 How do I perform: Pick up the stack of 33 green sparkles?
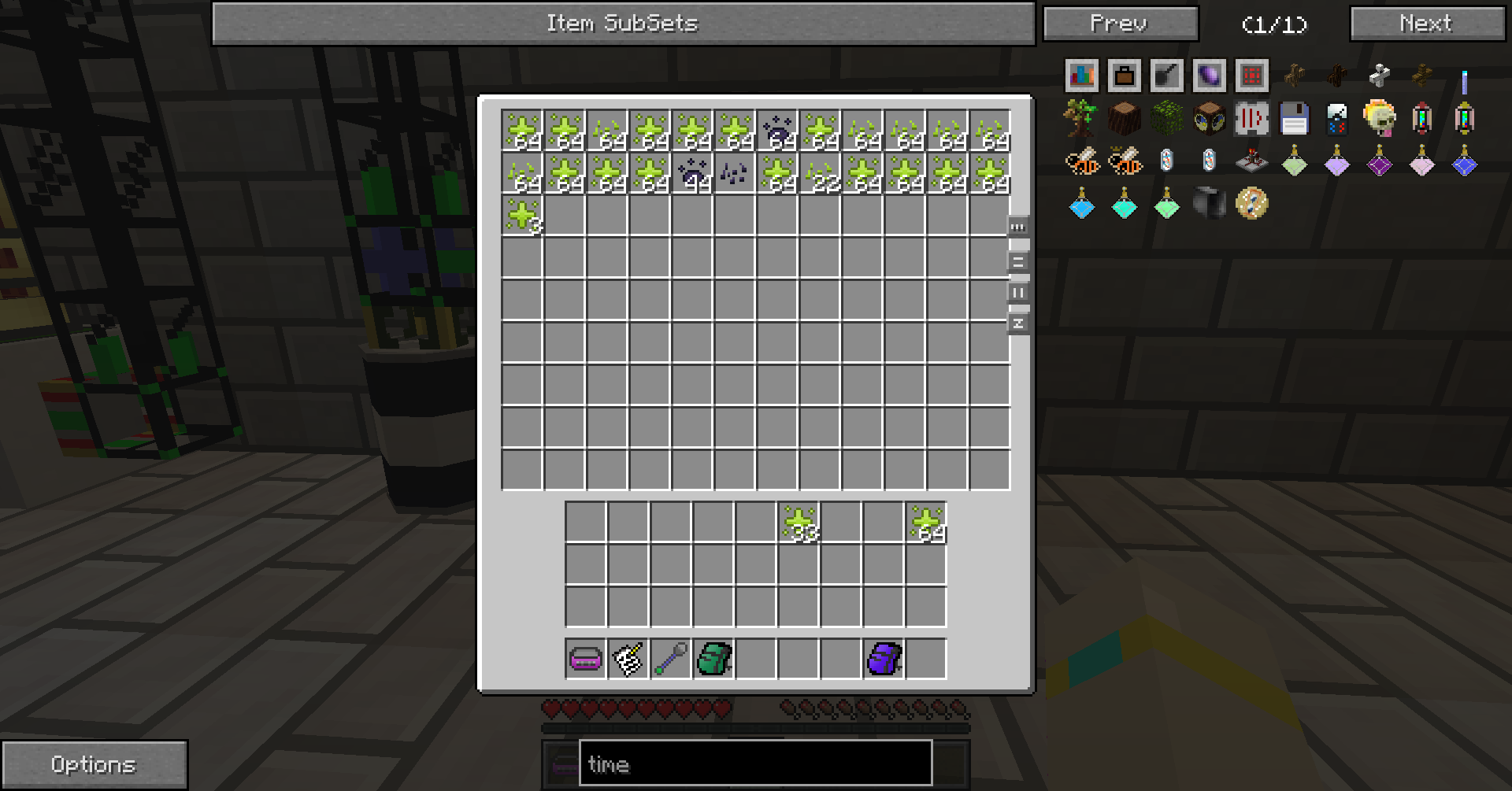(799, 523)
